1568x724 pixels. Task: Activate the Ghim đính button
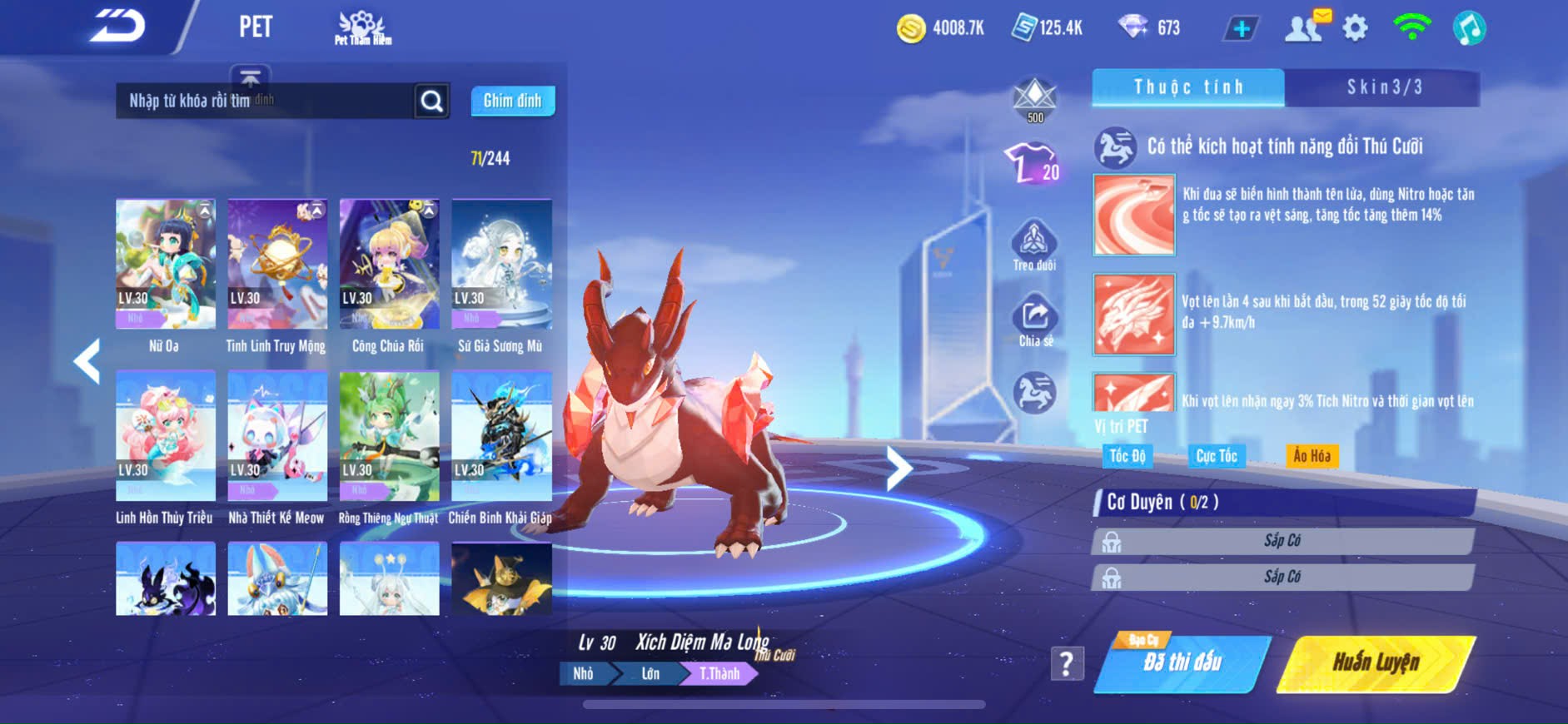coord(512,101)
